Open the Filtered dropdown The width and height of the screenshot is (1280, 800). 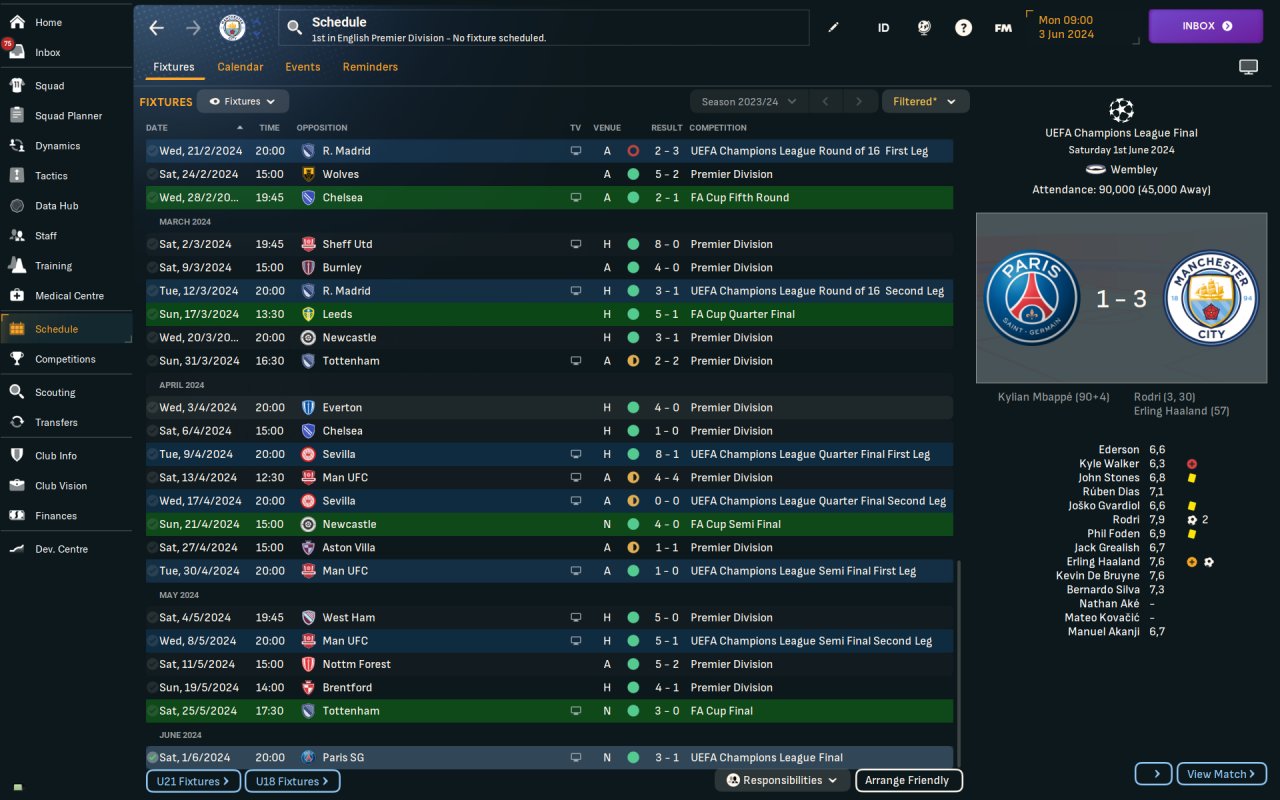tap(924, 102)
